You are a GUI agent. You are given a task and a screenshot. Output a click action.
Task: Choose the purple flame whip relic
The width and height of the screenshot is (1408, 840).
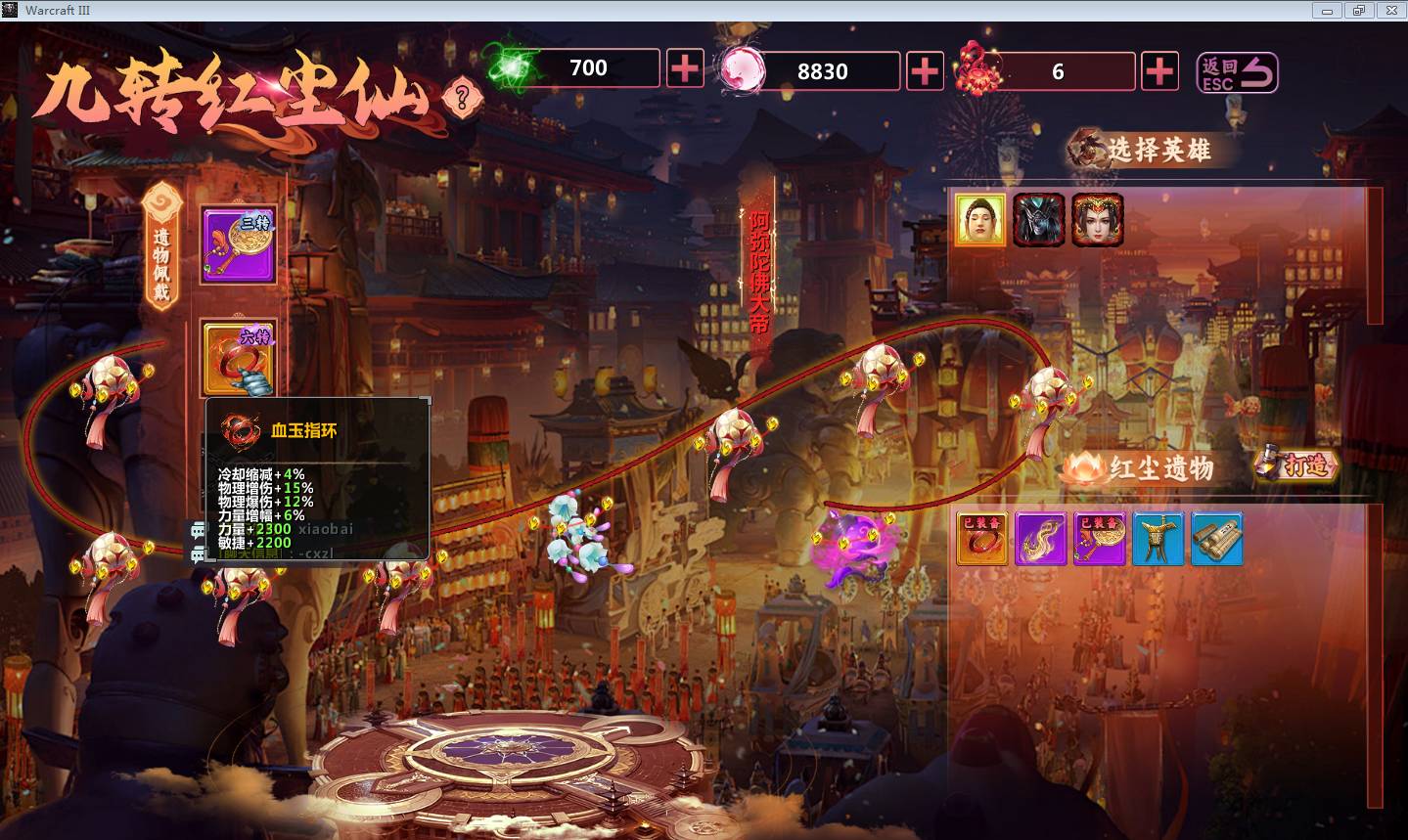pyautogui.click(x=1040, y=539)
